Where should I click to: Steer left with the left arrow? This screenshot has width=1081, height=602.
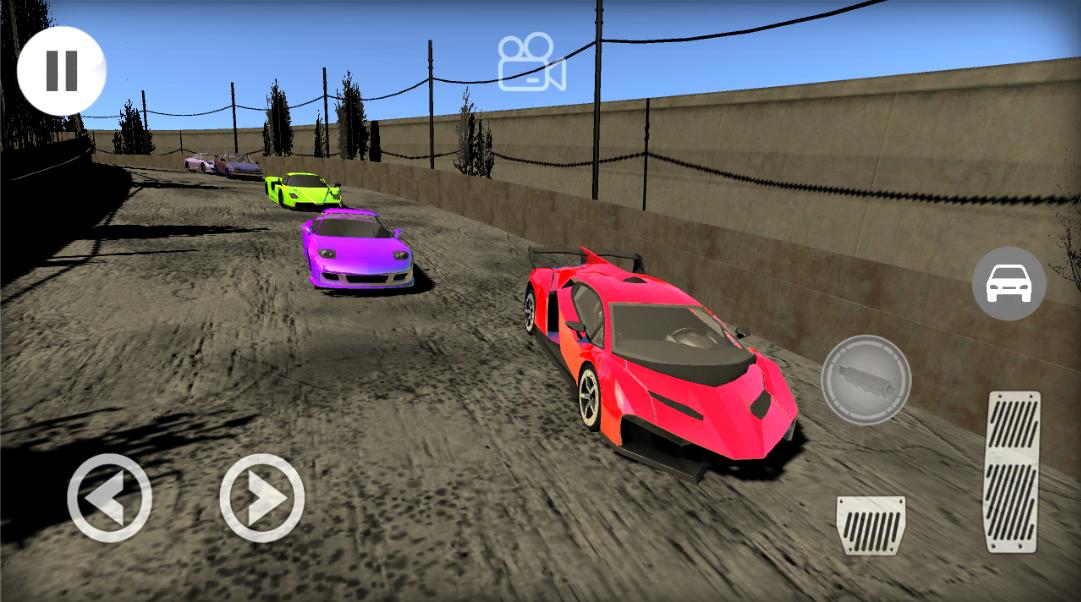coord(109,497)
